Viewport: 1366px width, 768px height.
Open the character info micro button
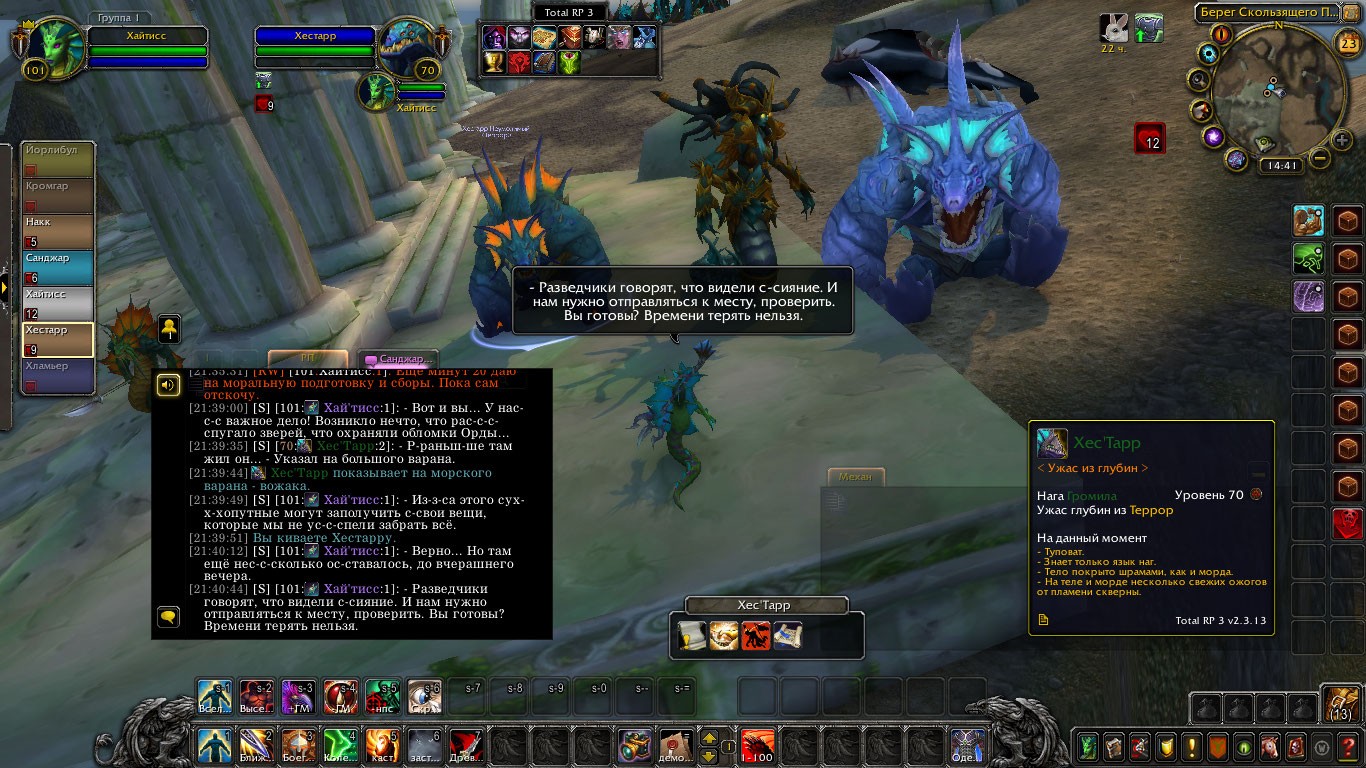click(x=1087, y=746)
